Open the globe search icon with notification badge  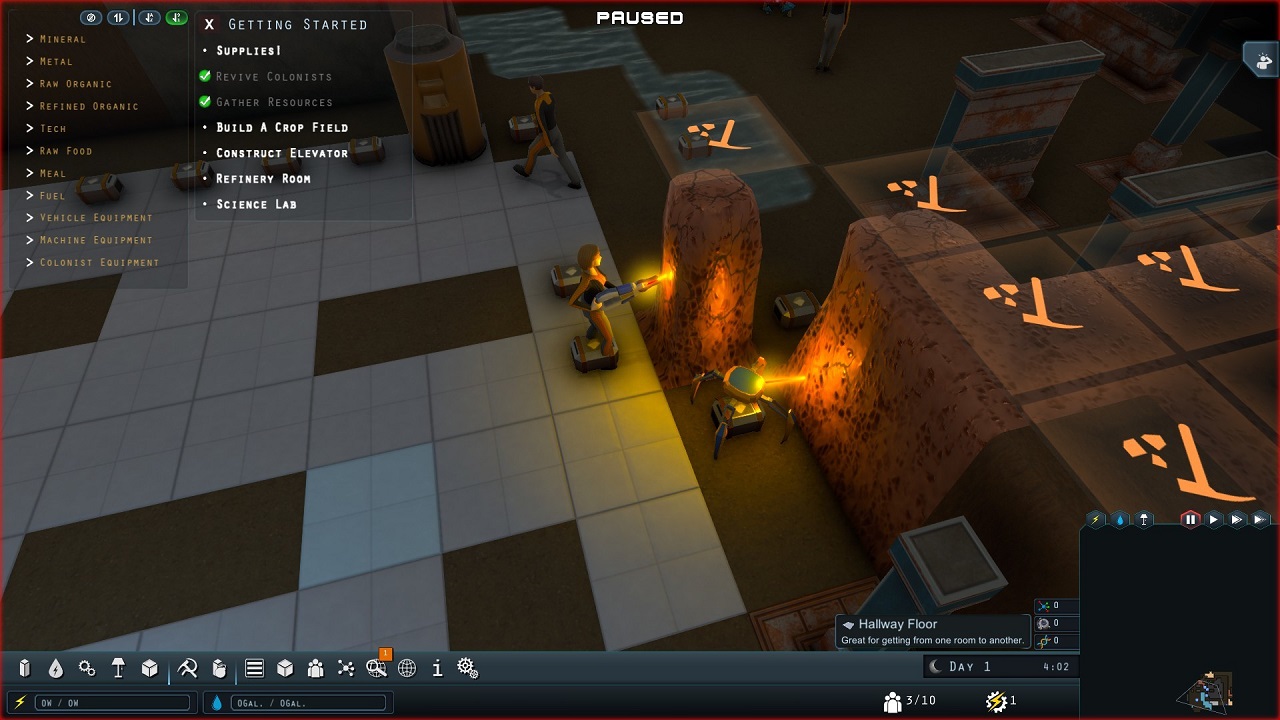tap(376, 668)
